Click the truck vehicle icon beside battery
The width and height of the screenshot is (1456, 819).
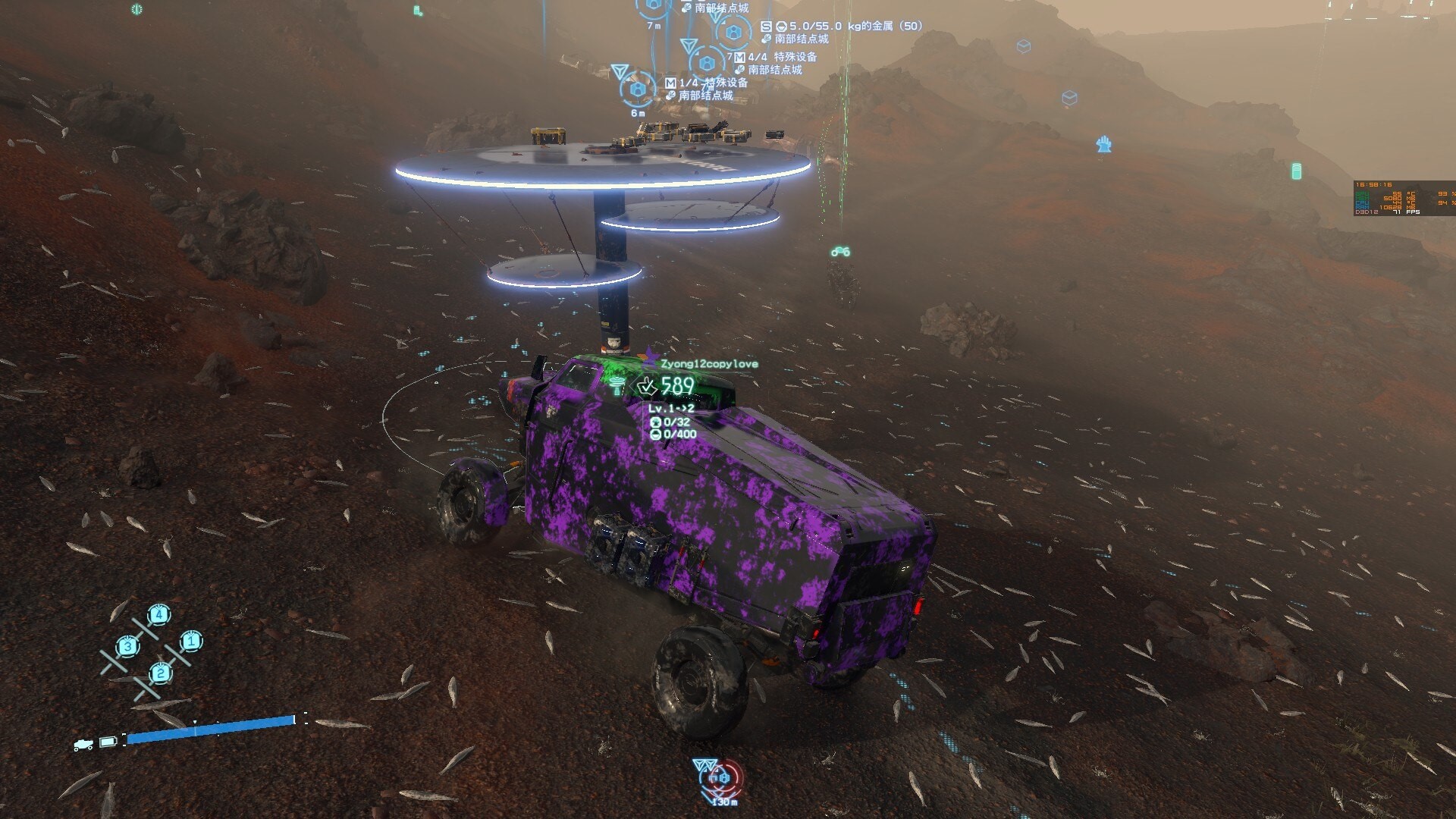[83, 745]
